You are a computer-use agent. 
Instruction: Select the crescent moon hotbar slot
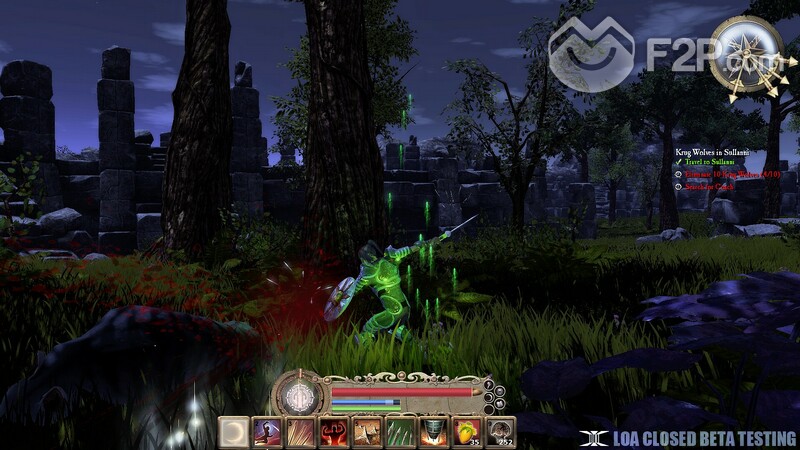pyautogui.click(x=234, y=431)
